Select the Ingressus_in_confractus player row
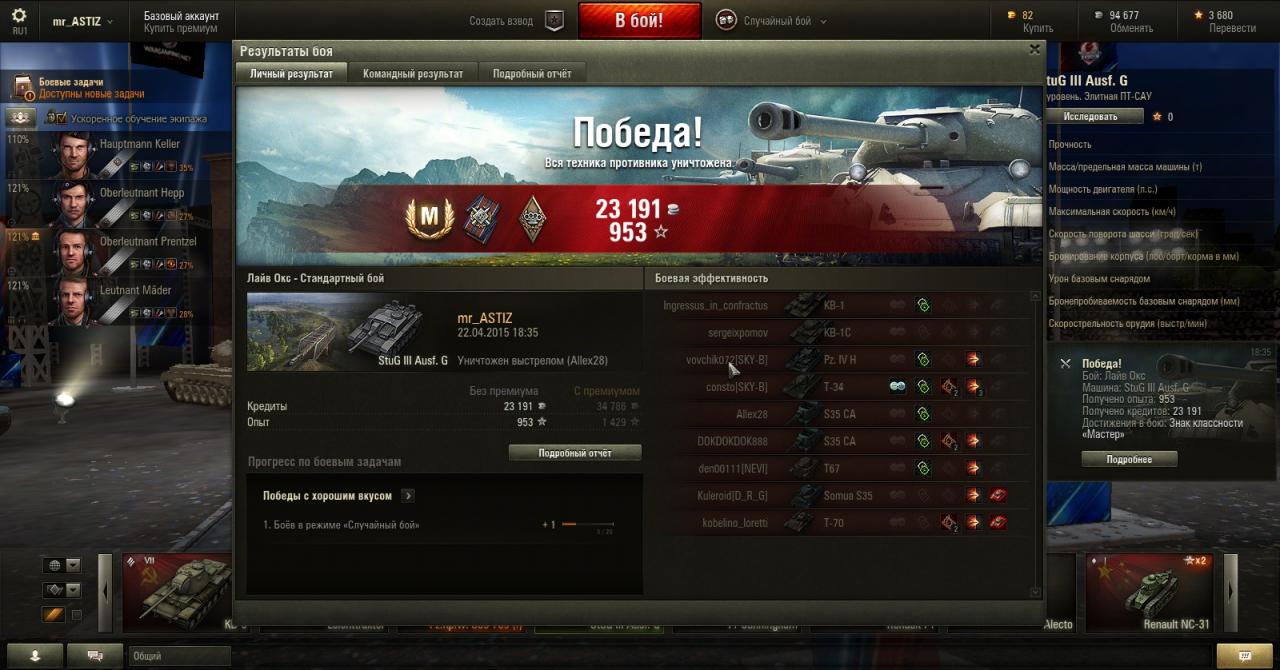 point(715,305)
